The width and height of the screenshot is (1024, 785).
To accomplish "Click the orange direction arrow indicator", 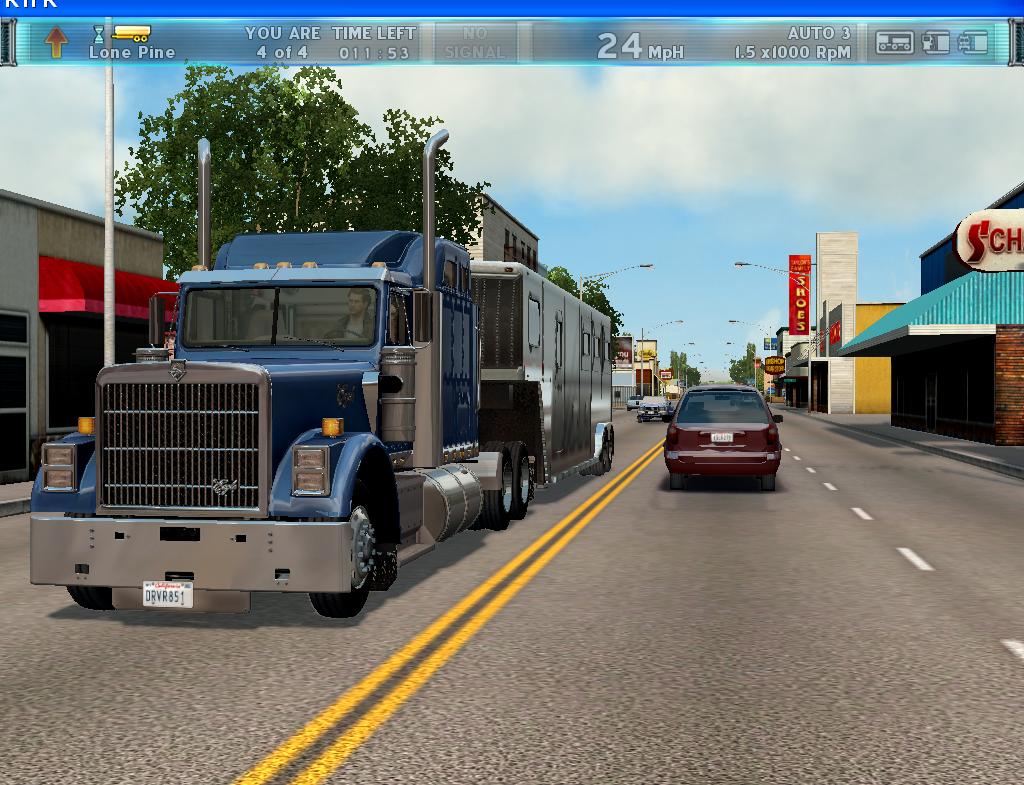I will (x=56, y=41).
